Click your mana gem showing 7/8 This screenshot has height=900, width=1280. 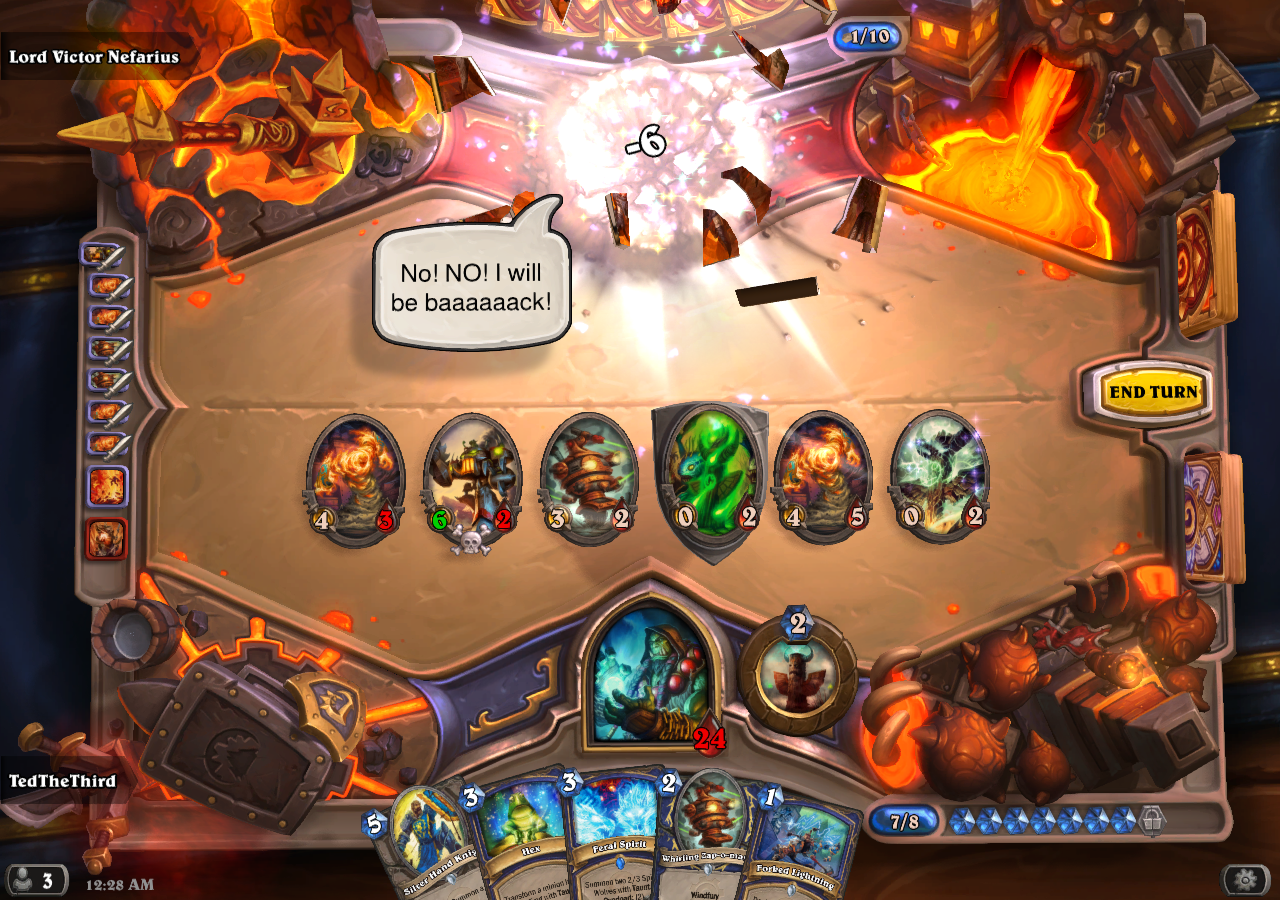point(903,823)
